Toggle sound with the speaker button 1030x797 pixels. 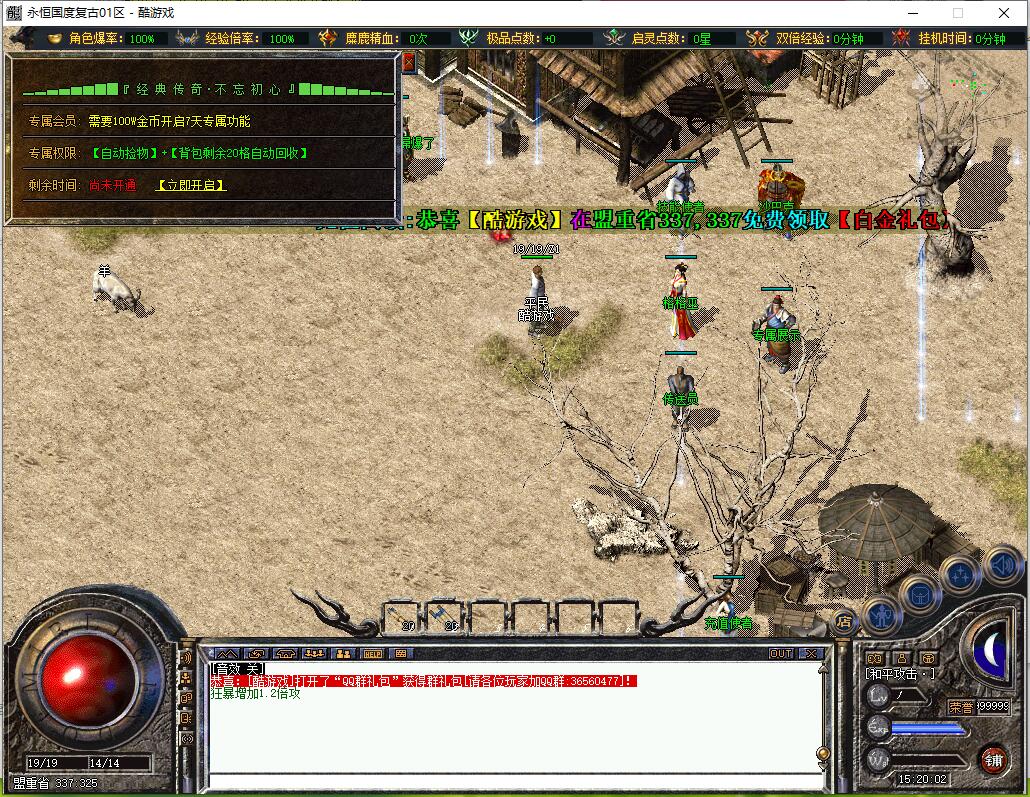coord(1000,565)
